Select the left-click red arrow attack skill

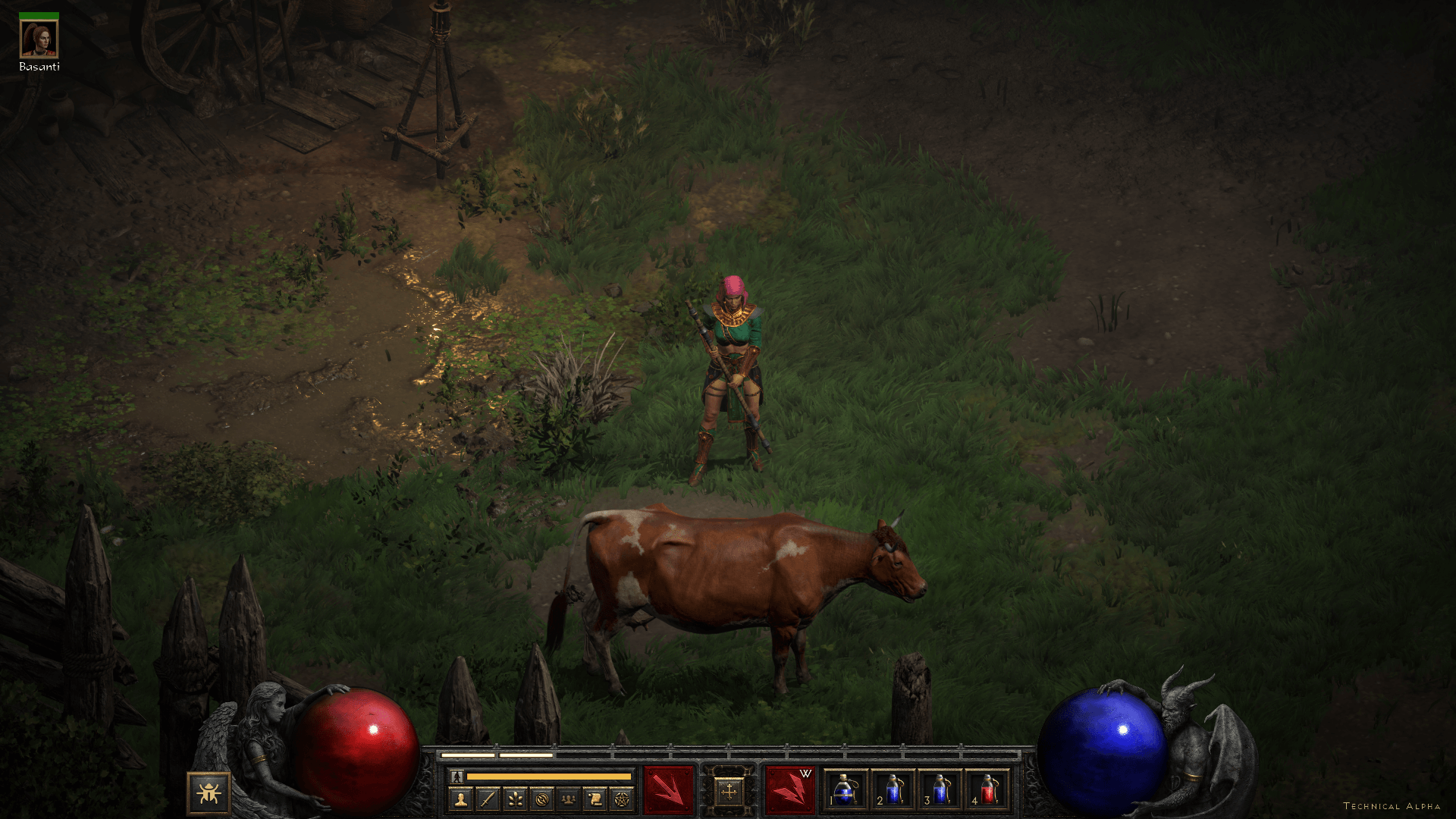pos(668,790)
